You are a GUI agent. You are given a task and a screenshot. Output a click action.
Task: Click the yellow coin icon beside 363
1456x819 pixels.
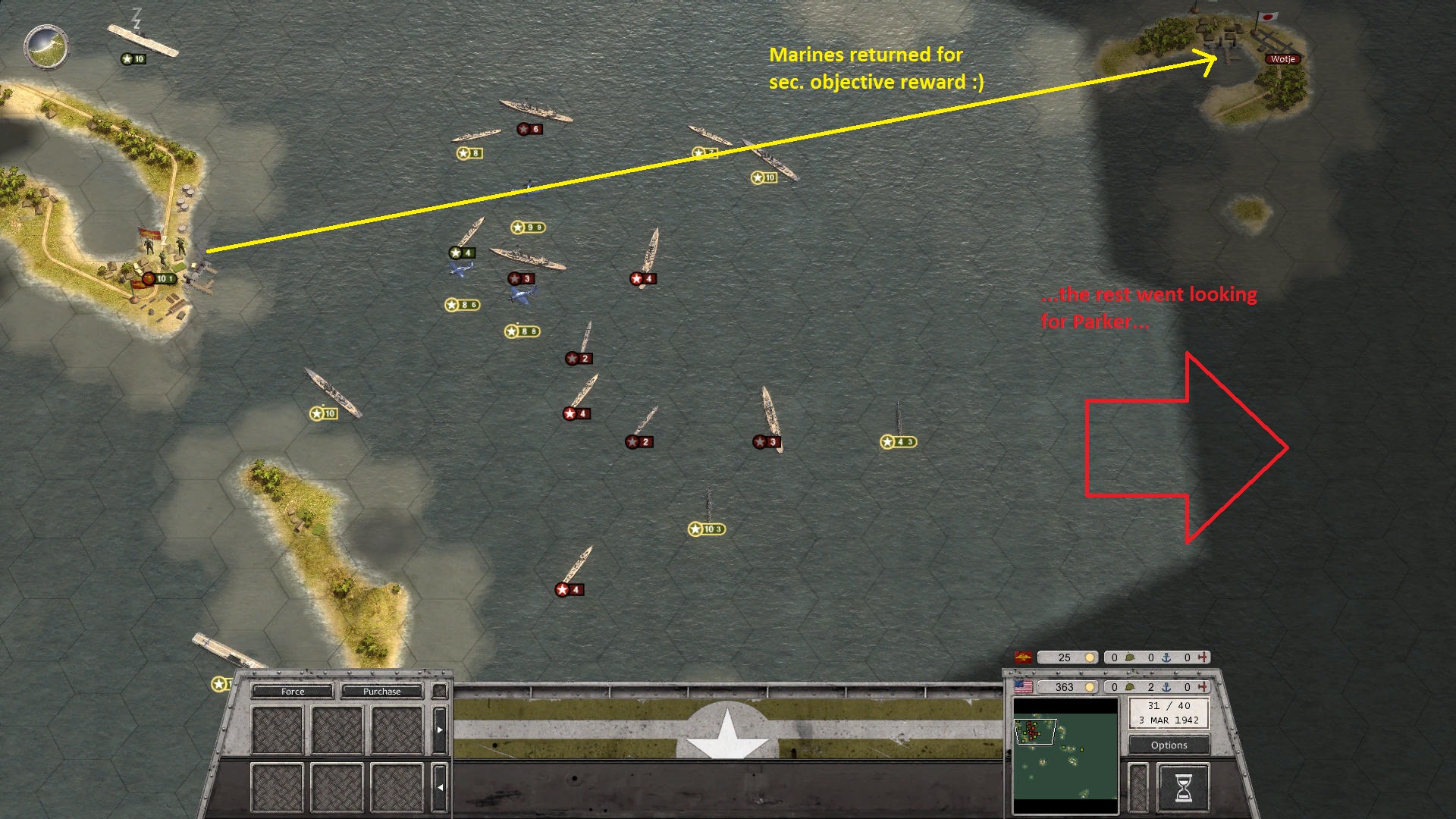pyautogui.click(x=1089, y=687)
